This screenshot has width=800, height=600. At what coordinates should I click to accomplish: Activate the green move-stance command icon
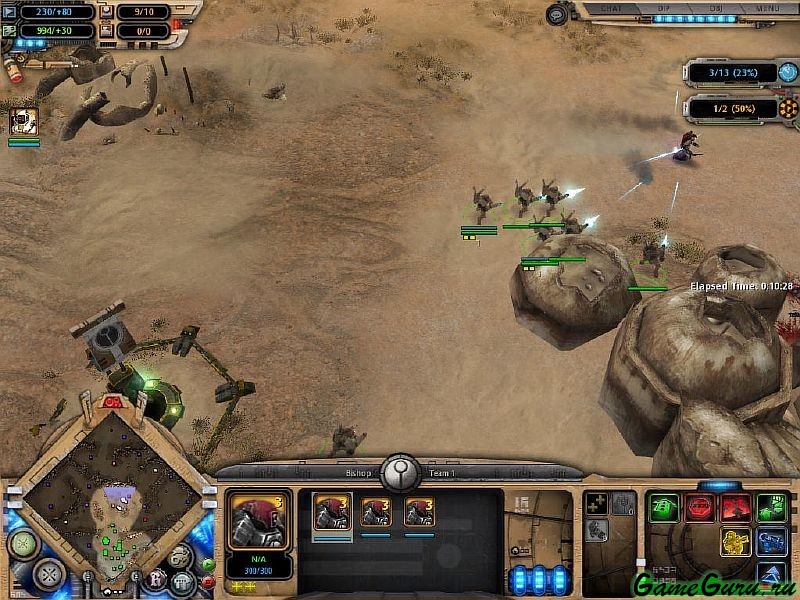[x=663, y=508]
